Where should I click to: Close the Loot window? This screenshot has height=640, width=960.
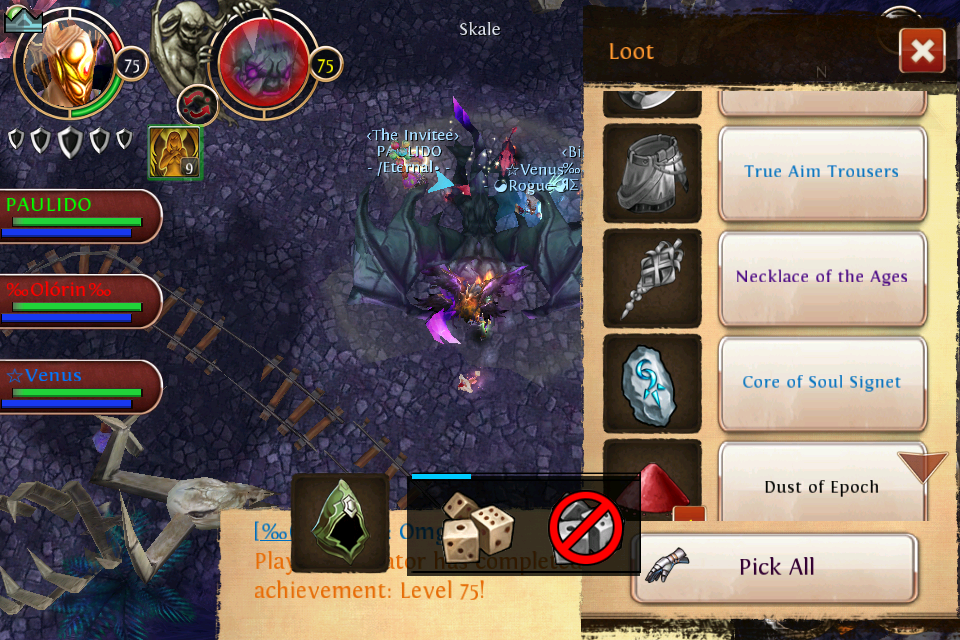pos(922,51)
